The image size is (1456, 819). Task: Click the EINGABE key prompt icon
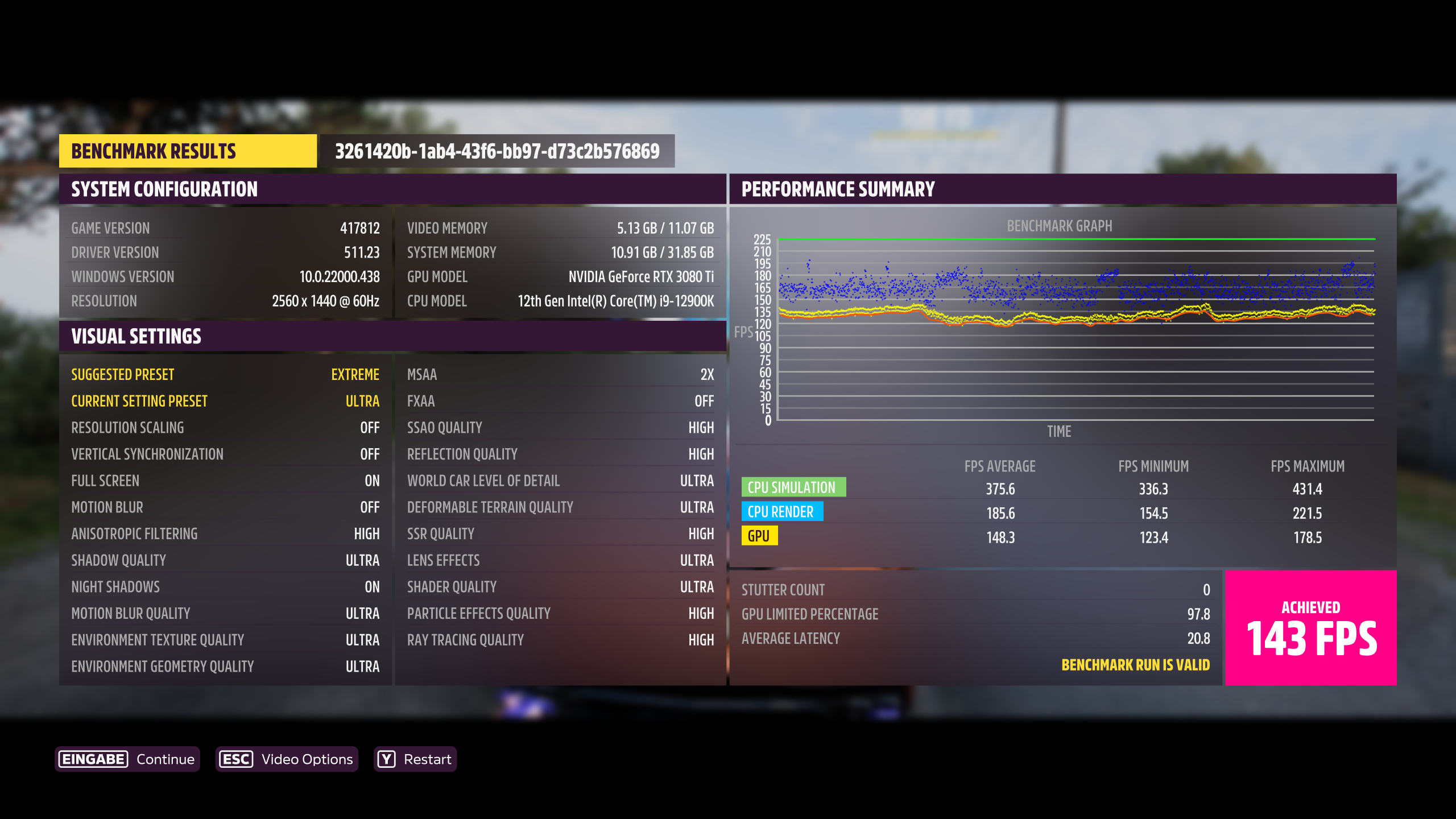pyautogui.click(x=93, y=759)
